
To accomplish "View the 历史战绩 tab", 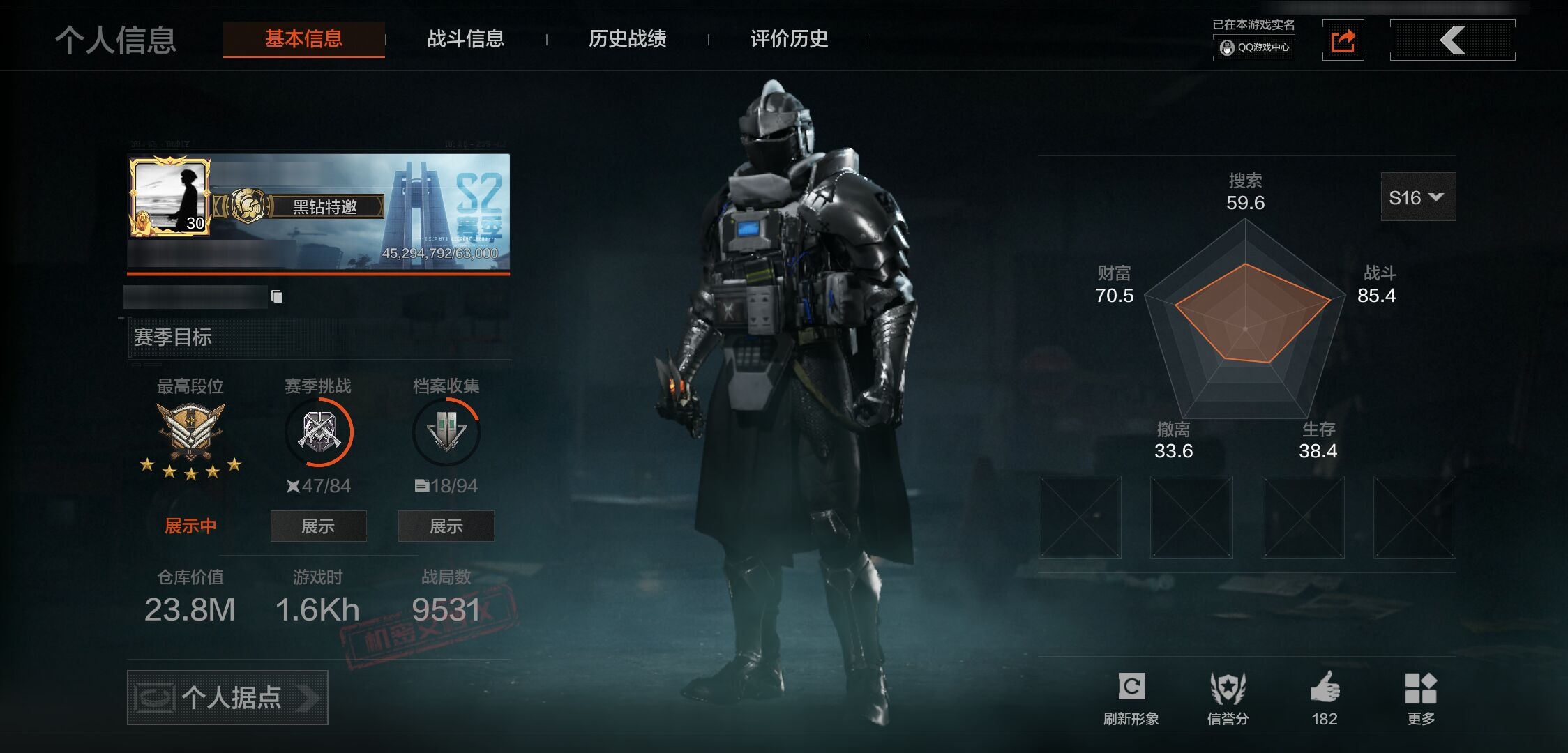I will click(627, 39).
